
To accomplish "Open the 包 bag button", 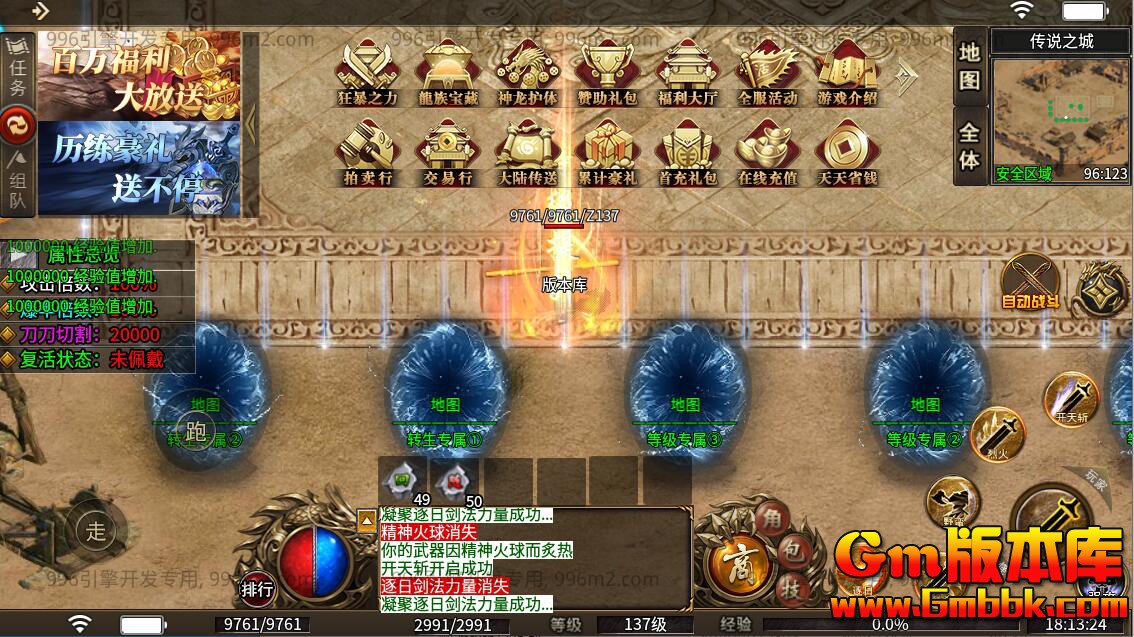I will pos(790,549).
